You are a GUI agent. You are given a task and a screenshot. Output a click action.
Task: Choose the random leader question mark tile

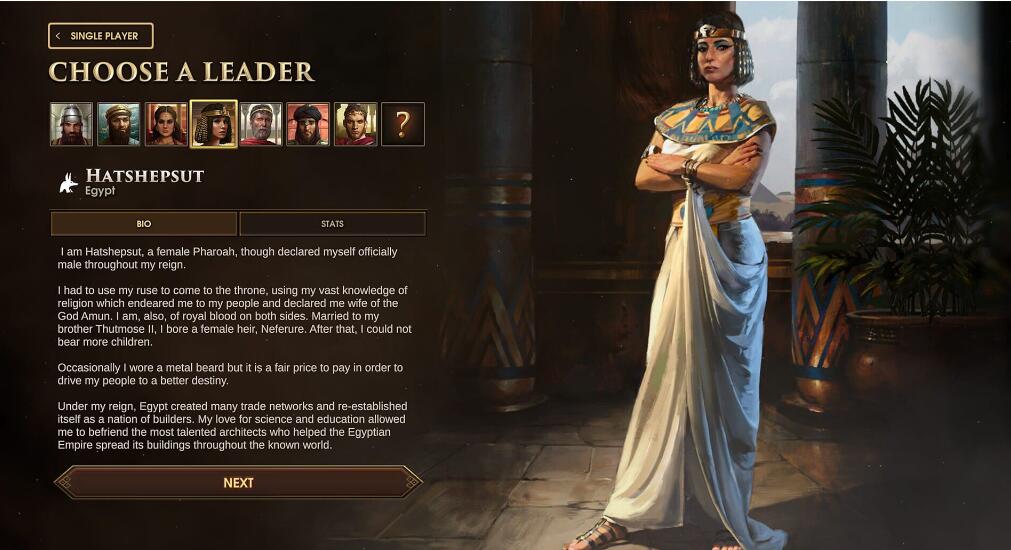coord(403,124)
